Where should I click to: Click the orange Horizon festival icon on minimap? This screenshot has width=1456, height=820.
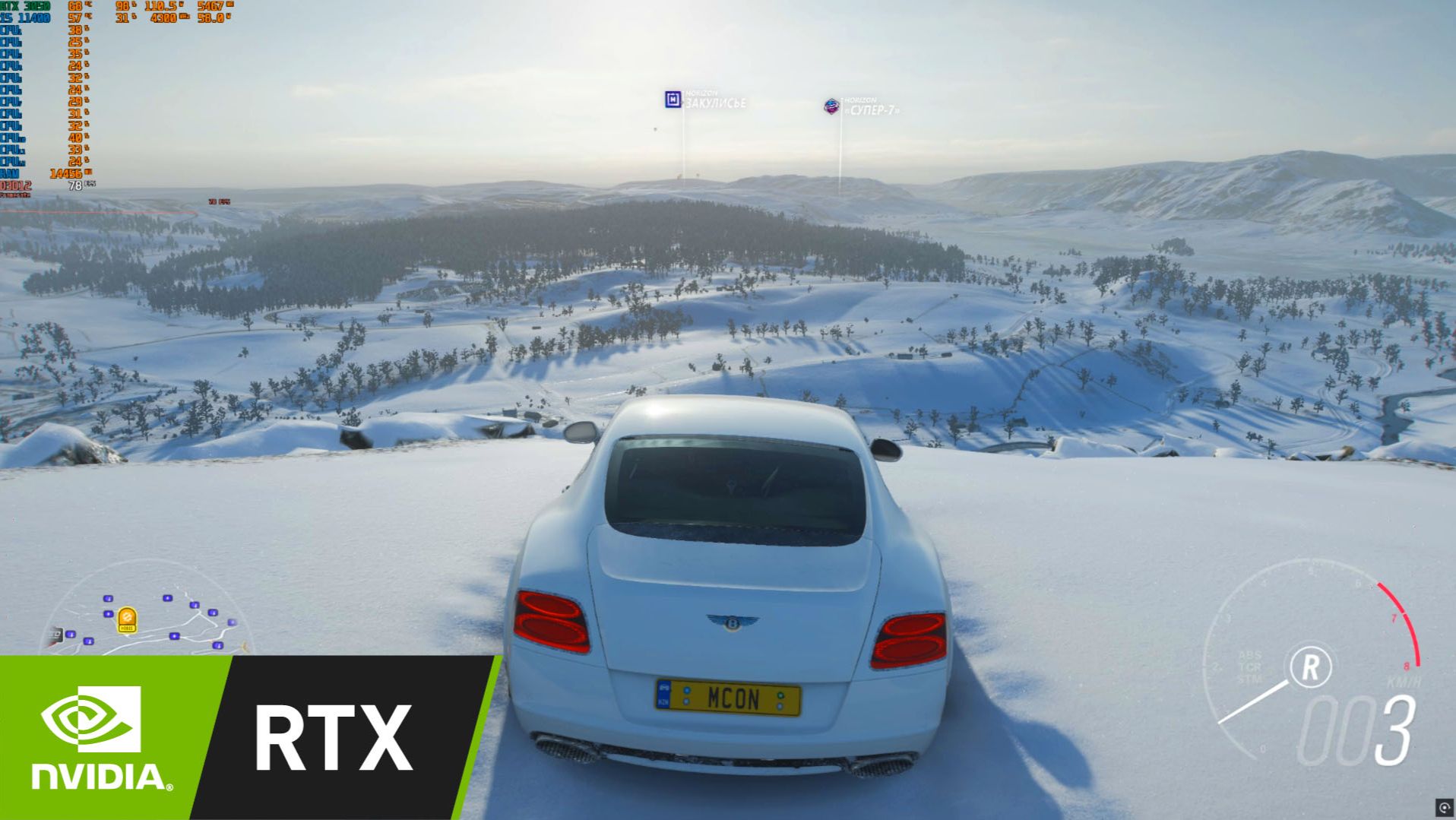coord(127,618)
